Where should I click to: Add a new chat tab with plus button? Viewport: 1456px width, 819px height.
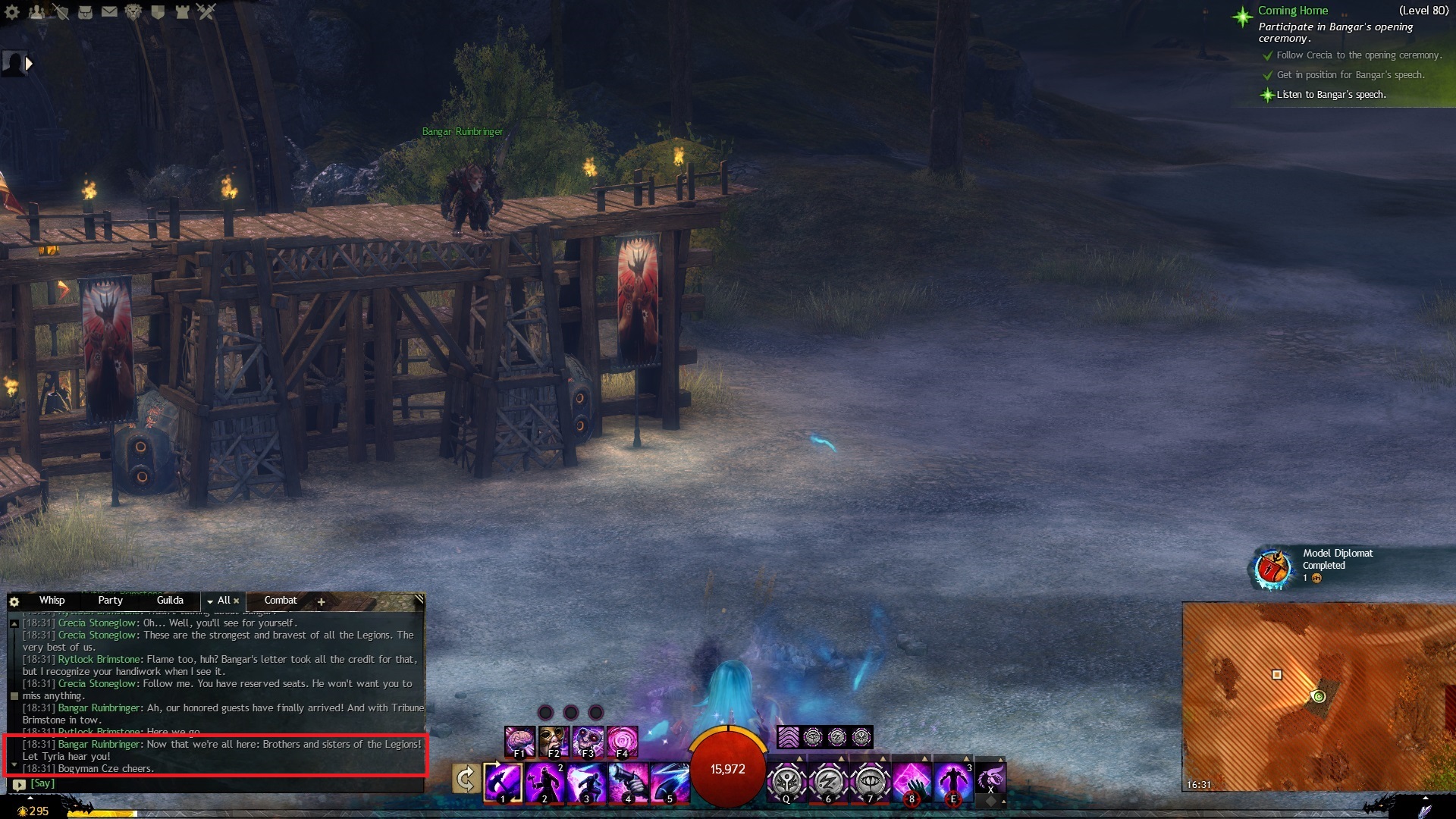click(321, 602)
